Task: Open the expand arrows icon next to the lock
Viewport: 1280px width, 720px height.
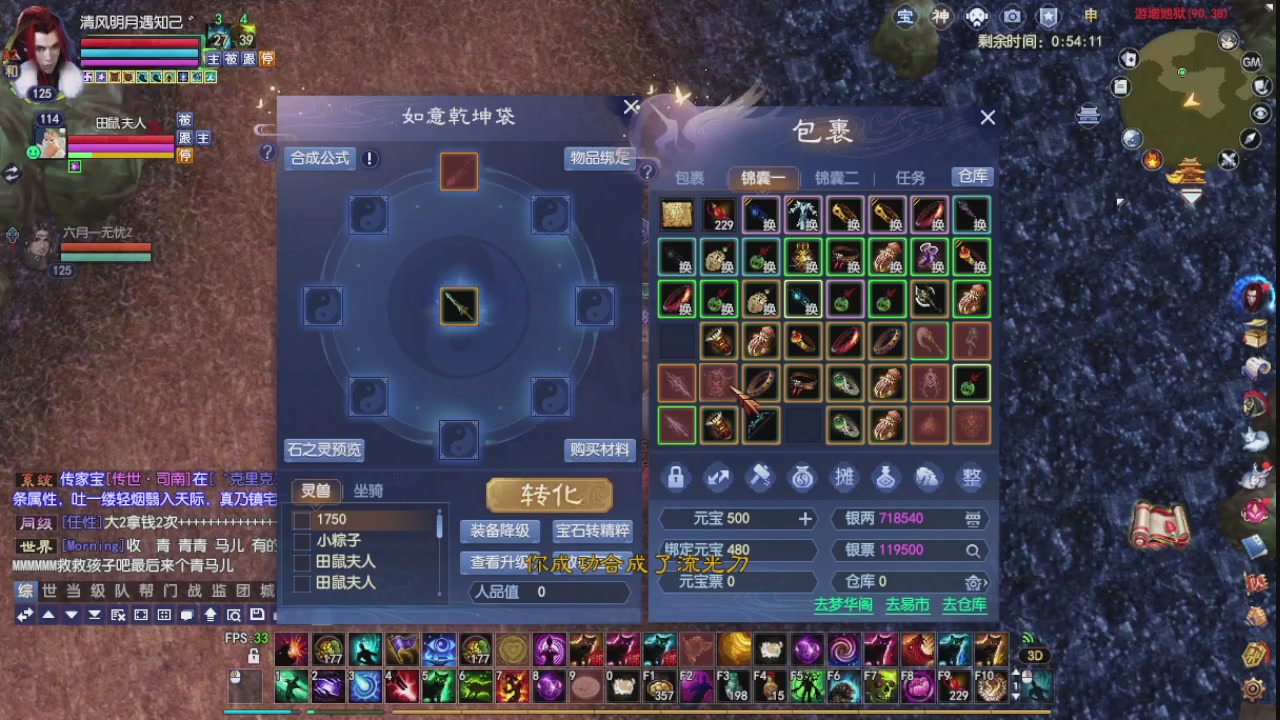Action: point(718,478)
